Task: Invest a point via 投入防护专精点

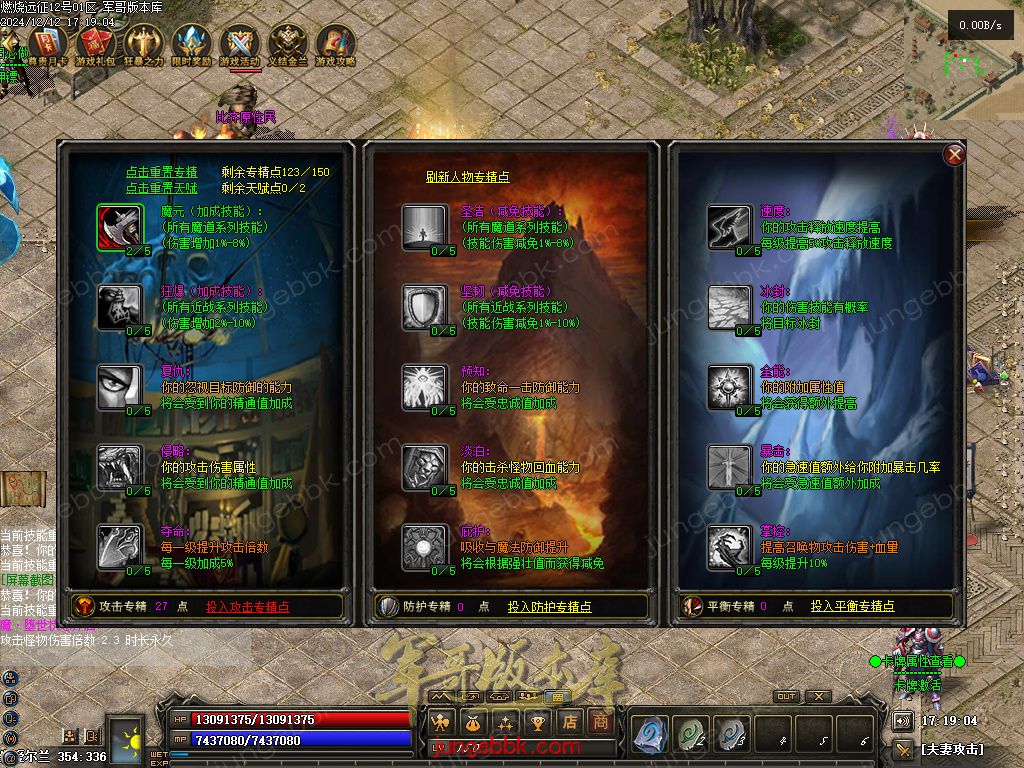Action: [549, 606]
